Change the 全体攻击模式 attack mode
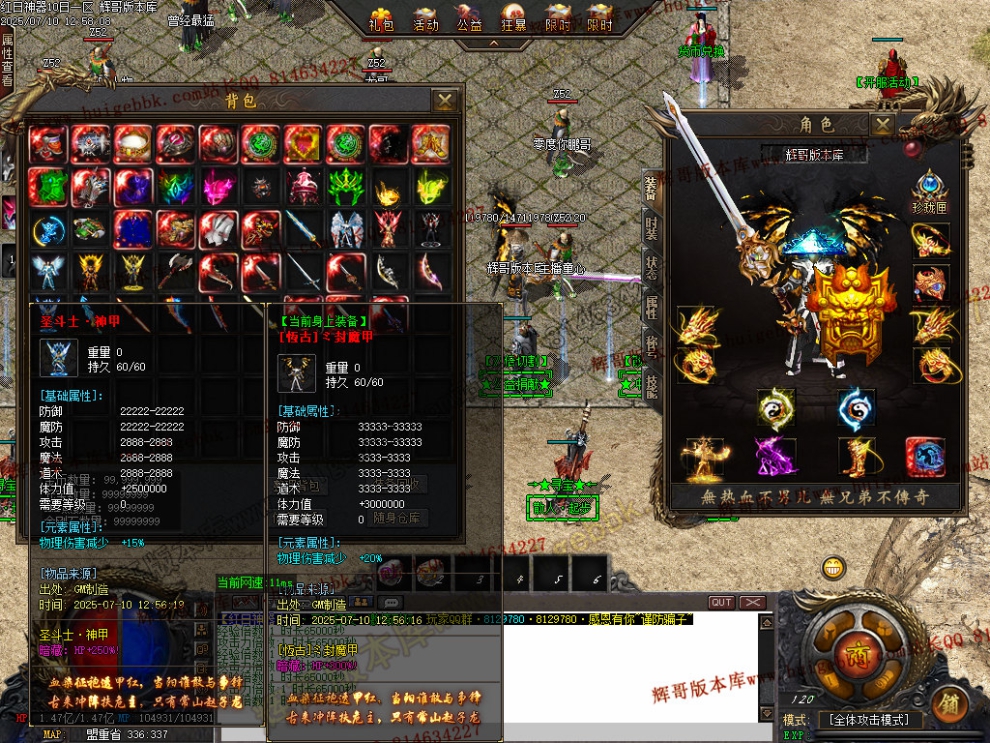Viewport: 990px width, 743px height. (x=866, y=720)
